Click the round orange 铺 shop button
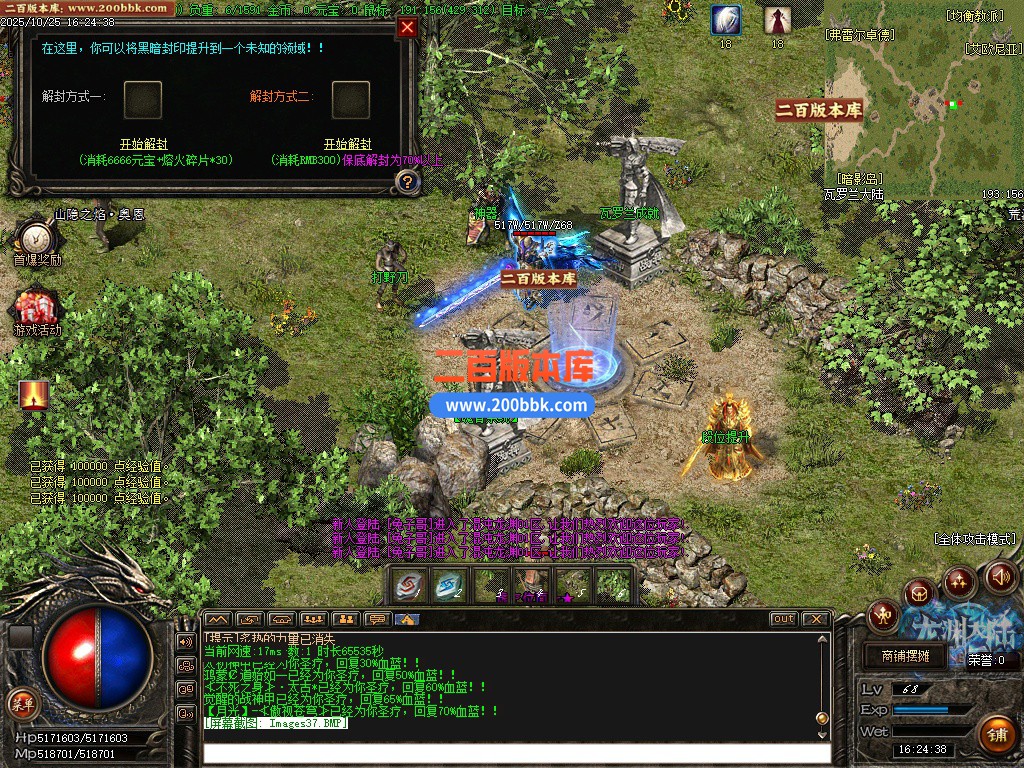Image resolution: width=1024 pixels, height=768 pixels. click(998, 734)
